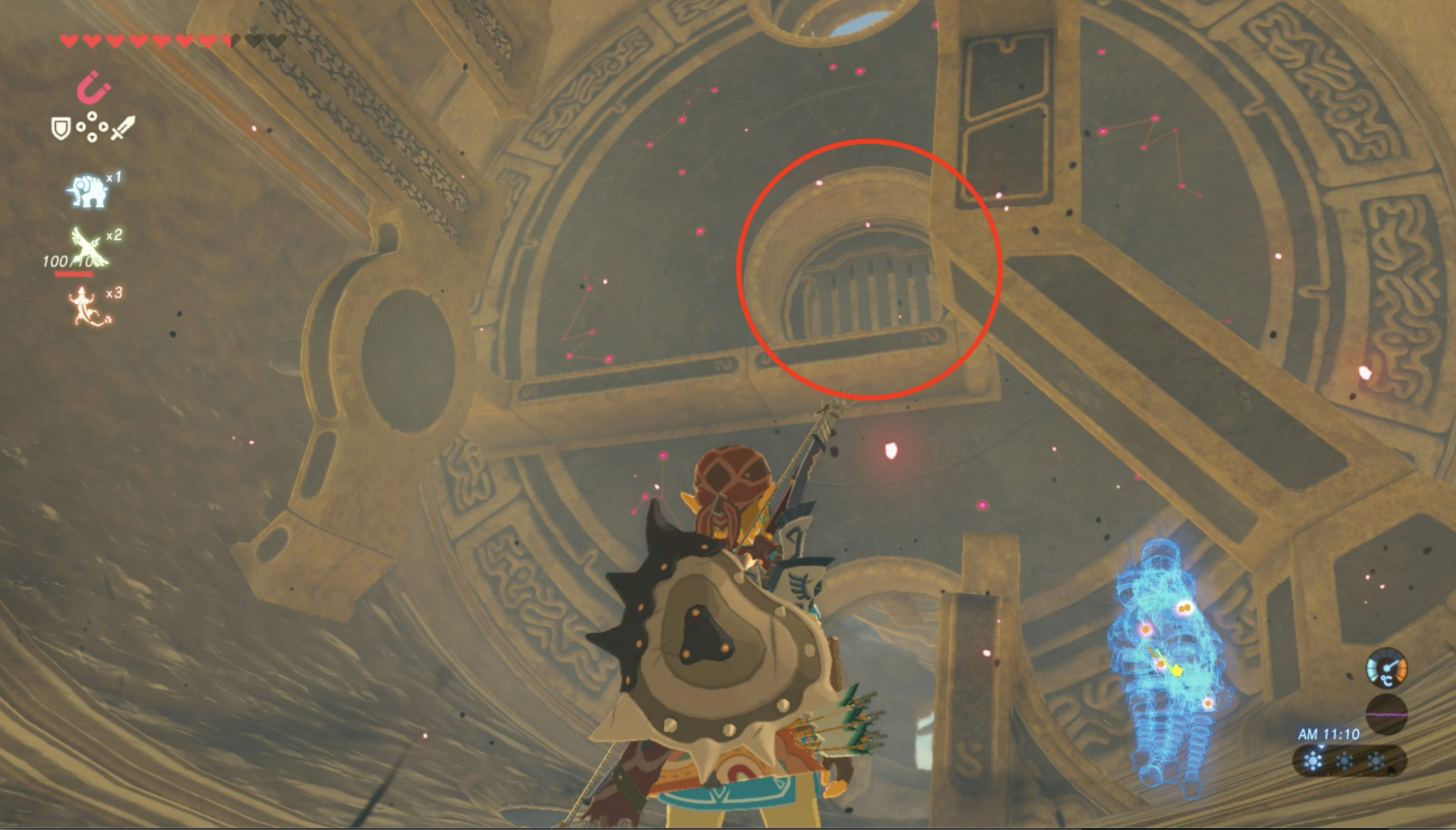Click the noise level meter circle
Screen dimensions: 1456x830
pyautogui.click(x=1386, y=715)
